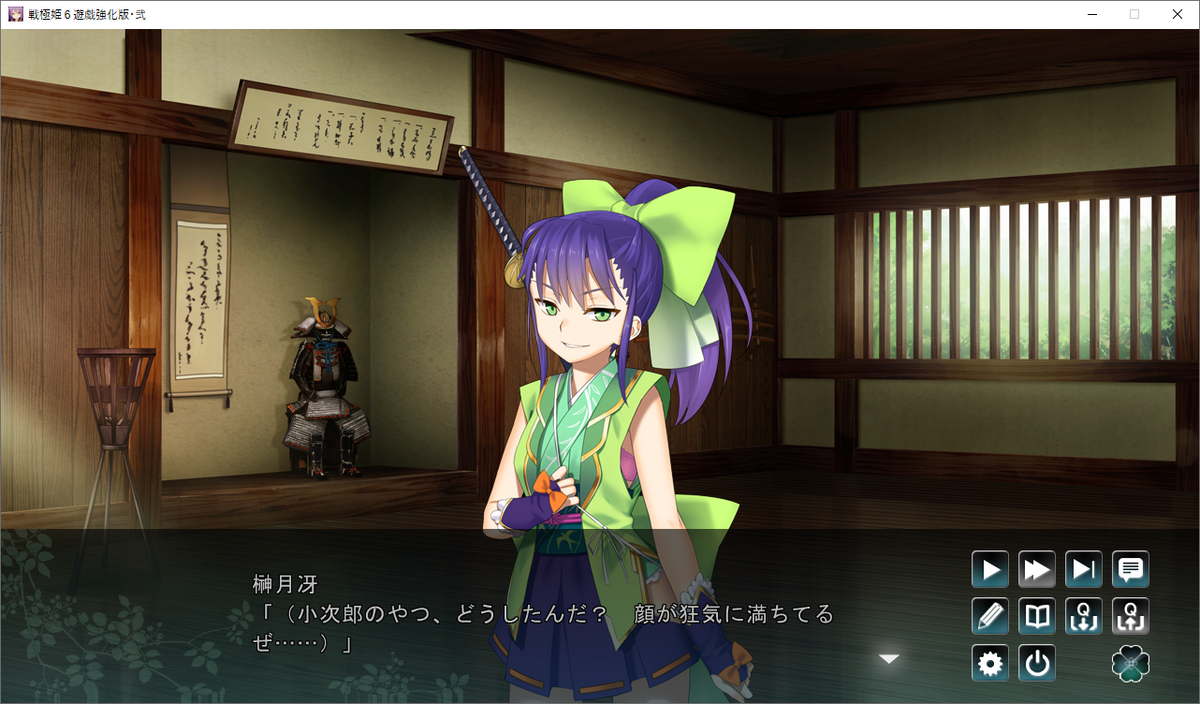Click the four-leaf clover icon
1200x704 pixels.
click(x=1131, y=663)
